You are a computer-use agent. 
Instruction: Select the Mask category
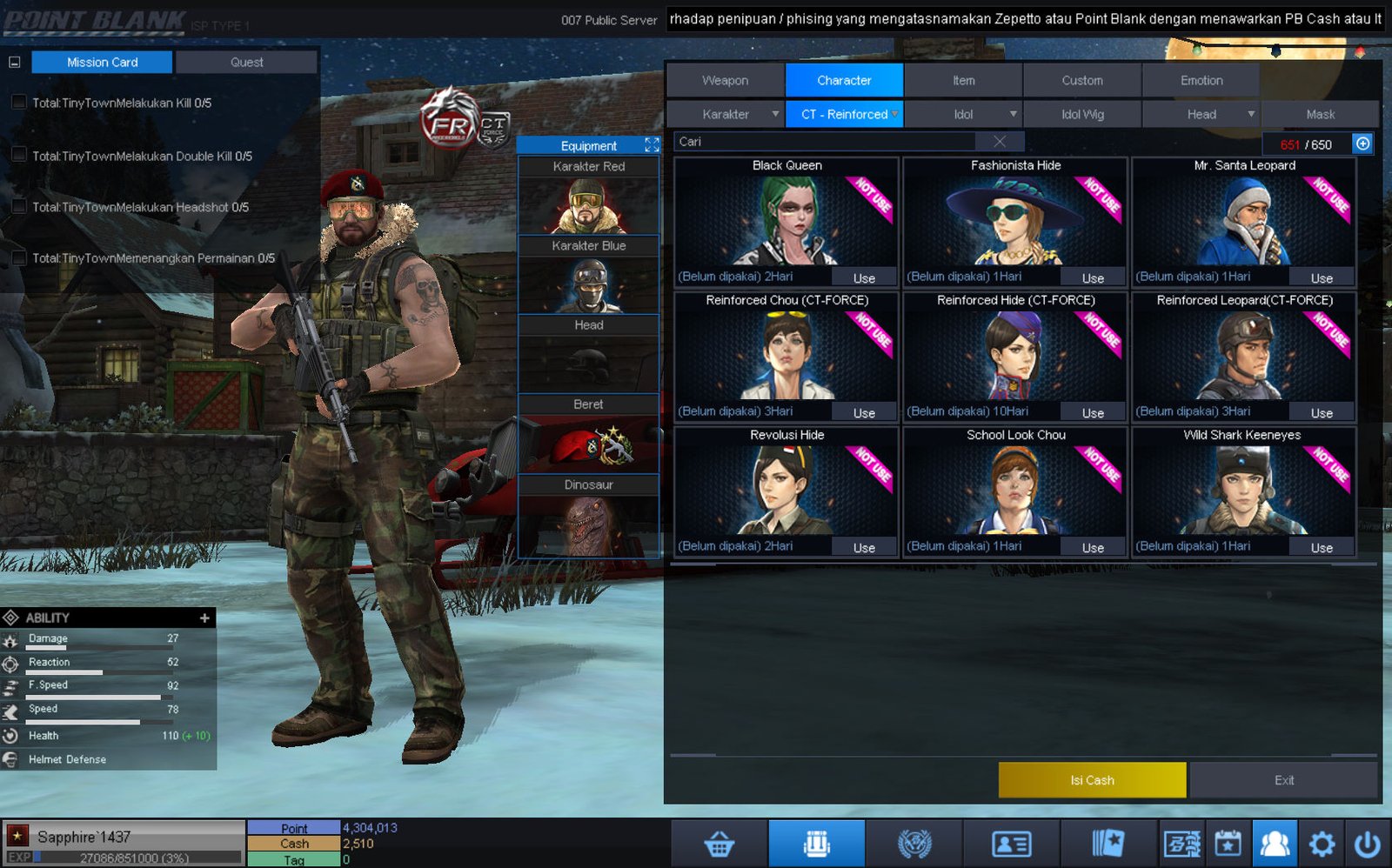coord(1320,114)
